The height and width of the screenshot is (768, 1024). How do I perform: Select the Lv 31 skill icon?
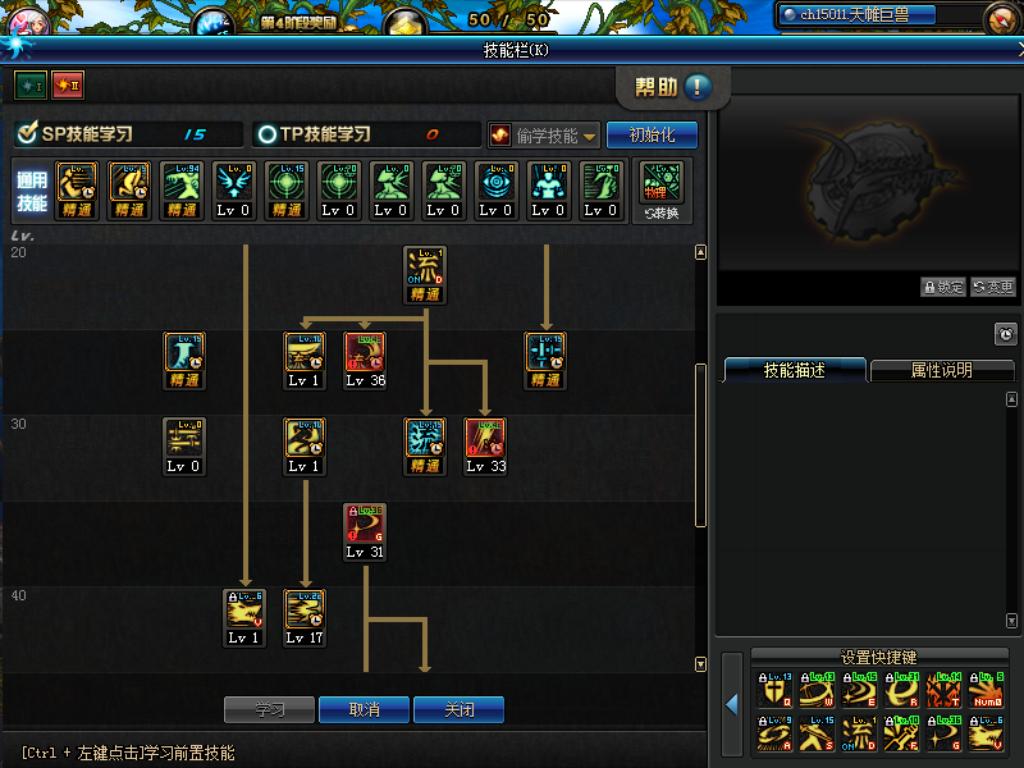coord(365,525)
